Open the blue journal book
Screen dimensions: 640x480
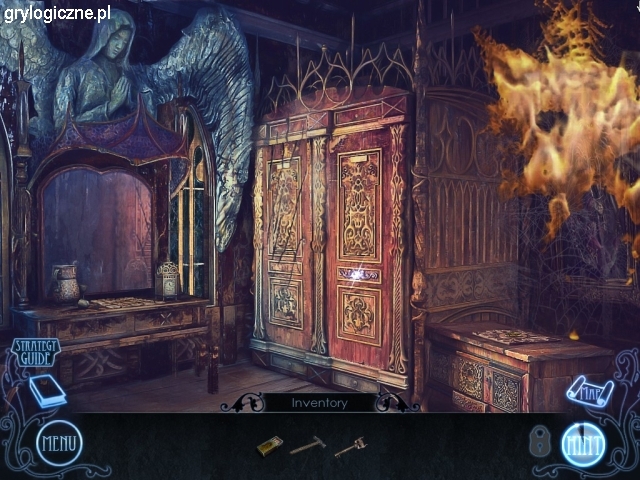point(46,391)
